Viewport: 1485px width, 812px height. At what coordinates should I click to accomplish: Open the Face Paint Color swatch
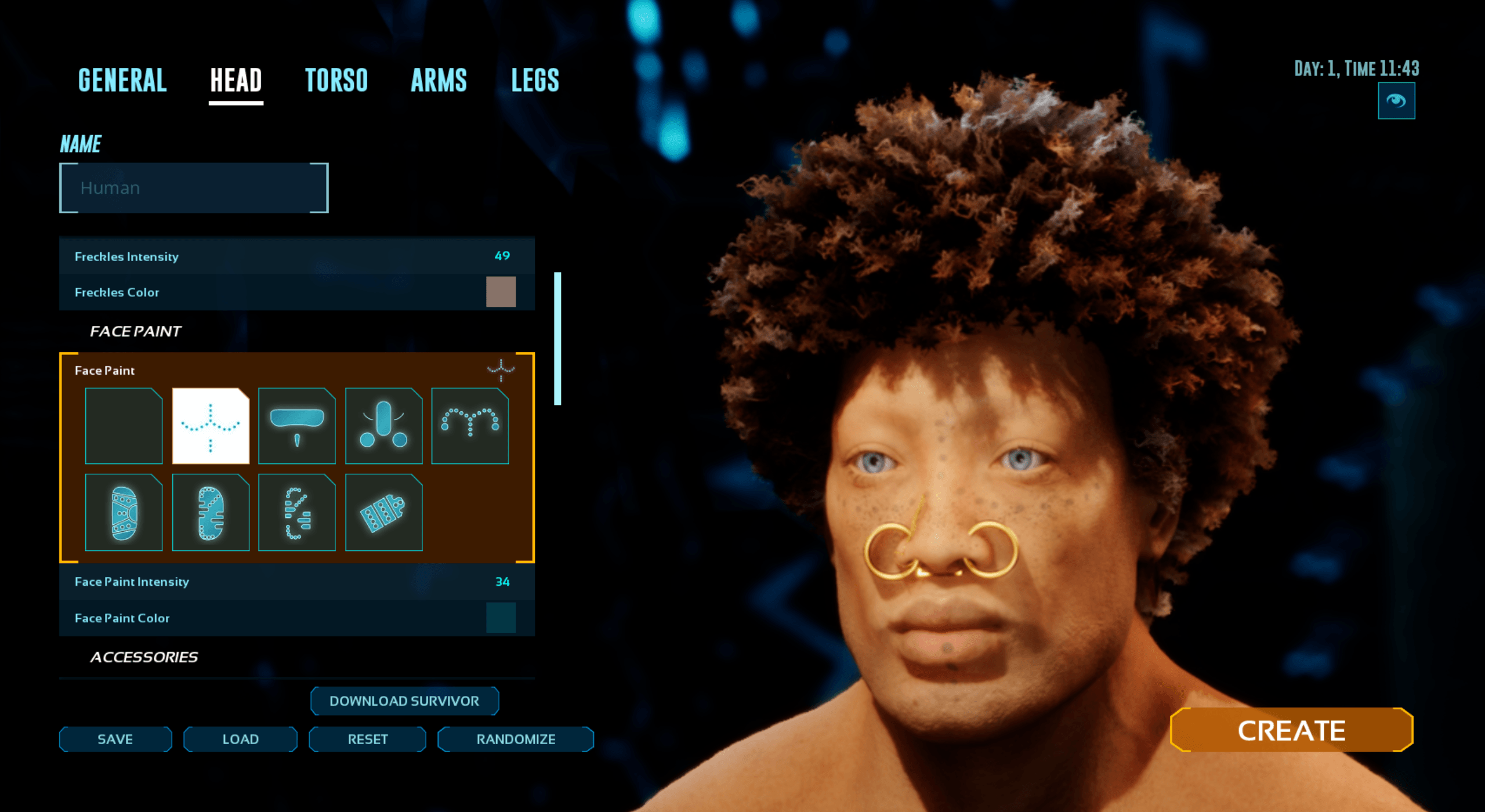(x=501, y=618)
